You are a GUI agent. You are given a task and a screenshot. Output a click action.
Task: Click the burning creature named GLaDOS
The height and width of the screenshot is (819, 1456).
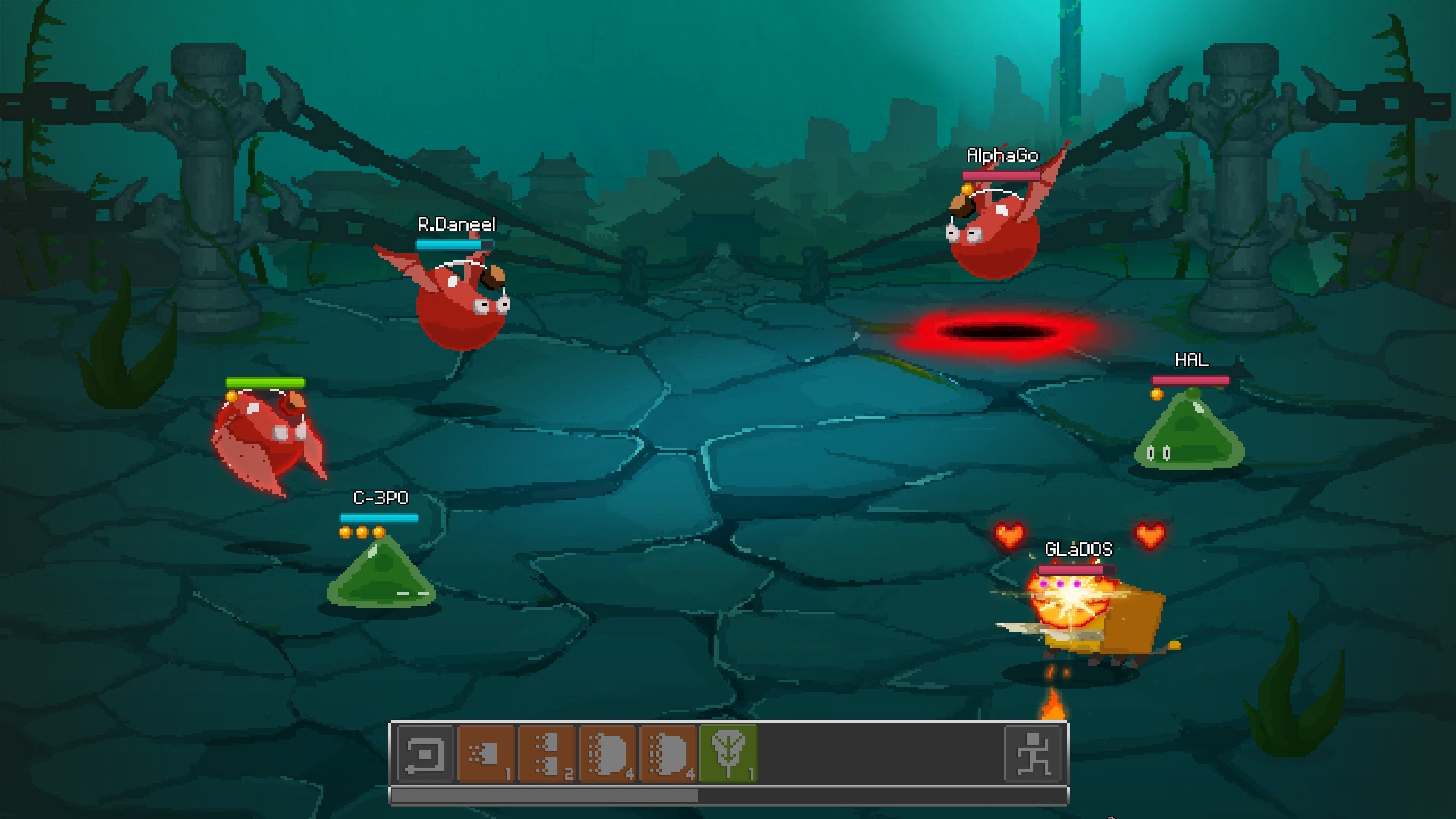point(1084,614)
